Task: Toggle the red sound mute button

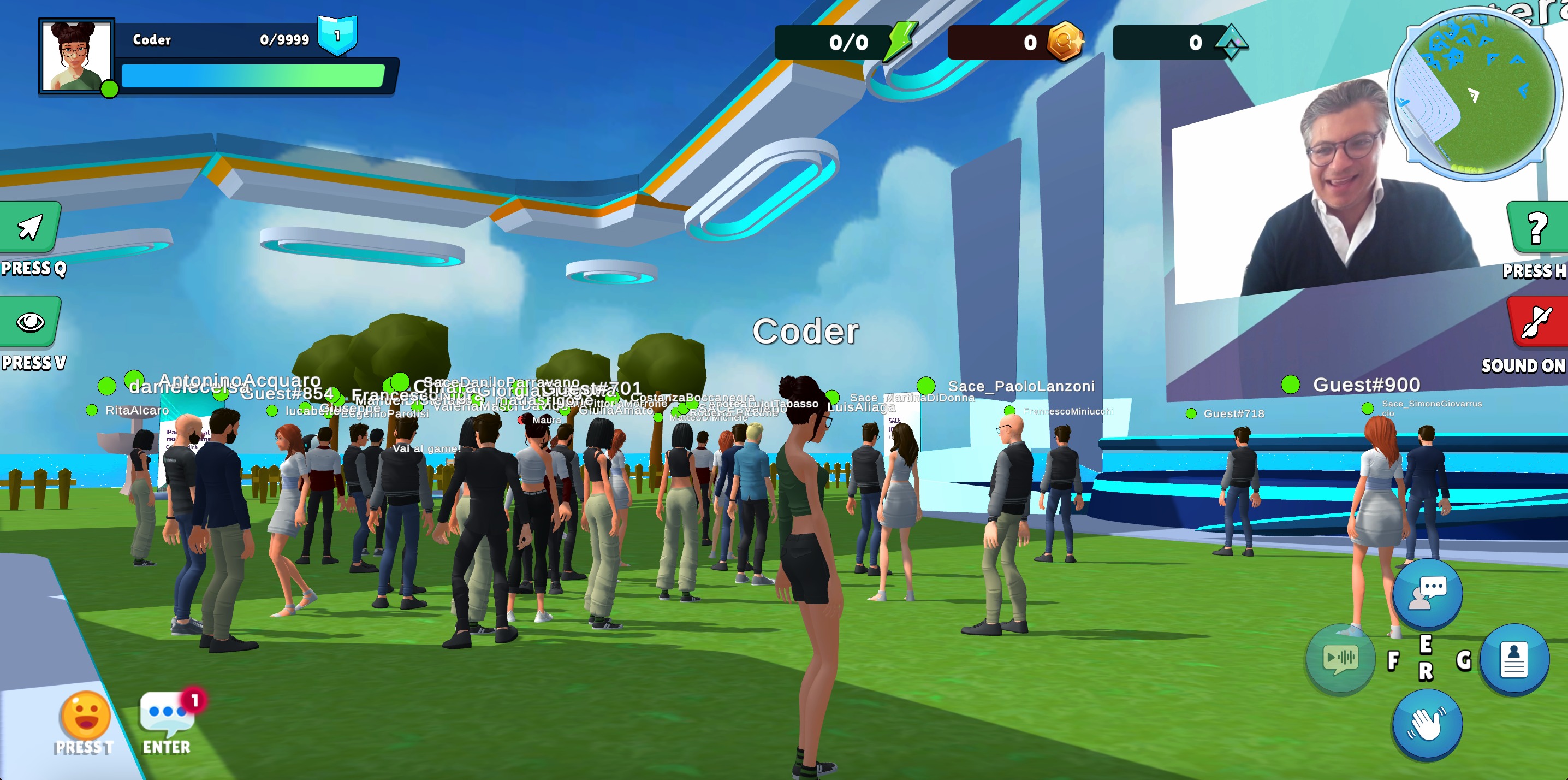Action: click(1536, 322)
